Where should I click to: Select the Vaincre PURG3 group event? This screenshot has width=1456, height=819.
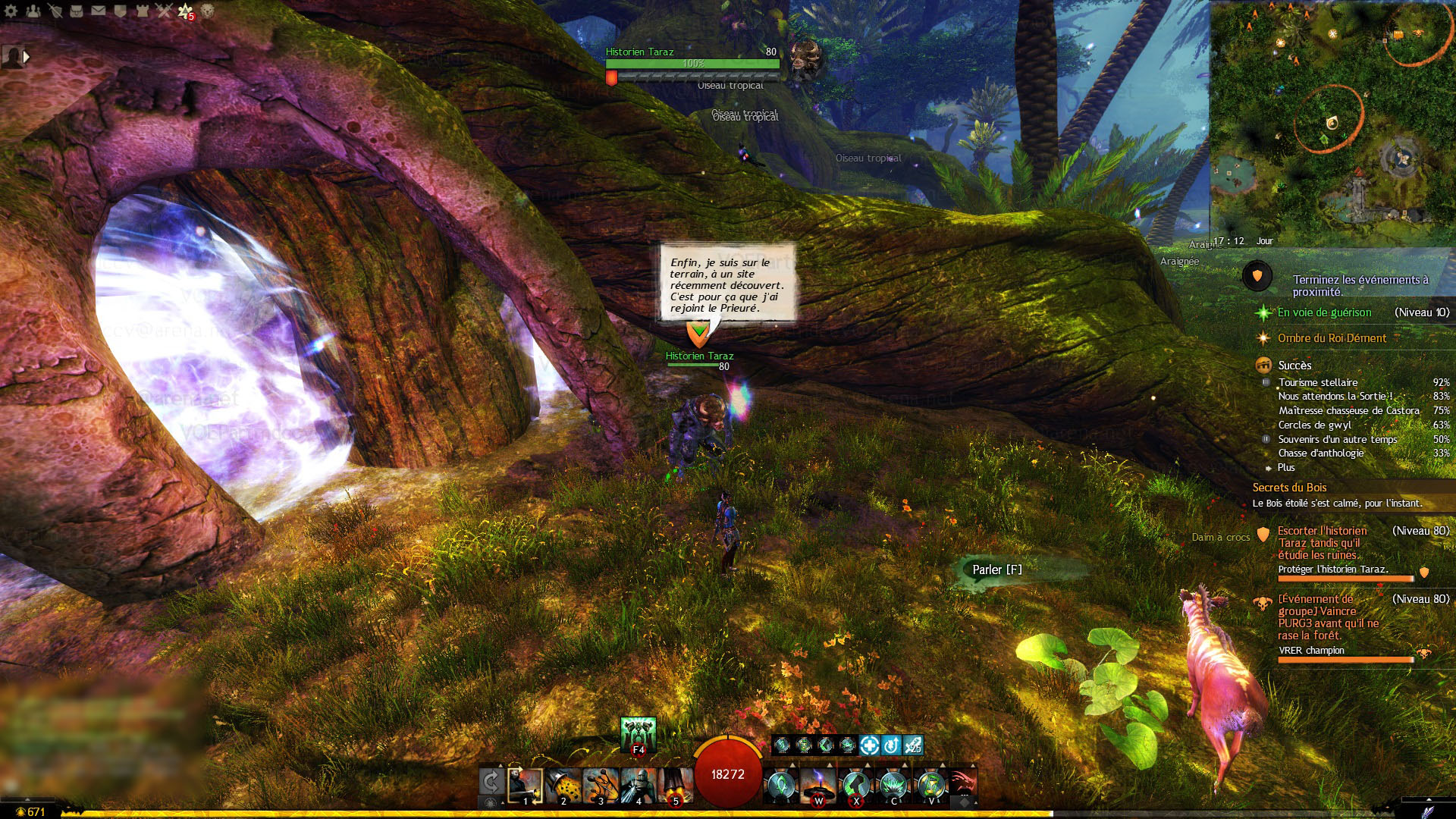(1328, 617)
